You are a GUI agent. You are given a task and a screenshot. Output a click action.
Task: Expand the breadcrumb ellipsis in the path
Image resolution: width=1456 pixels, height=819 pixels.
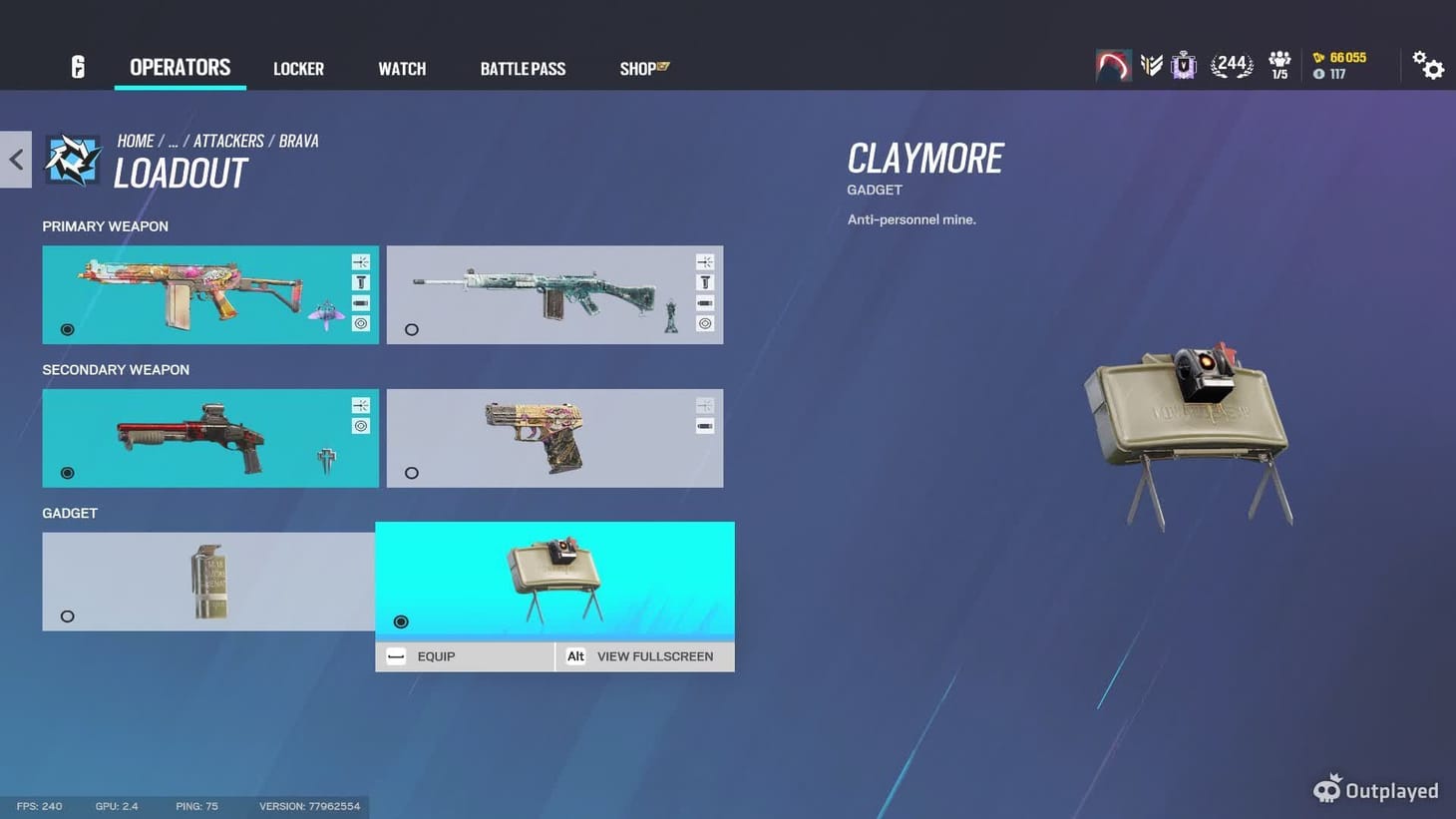(173, 141)
